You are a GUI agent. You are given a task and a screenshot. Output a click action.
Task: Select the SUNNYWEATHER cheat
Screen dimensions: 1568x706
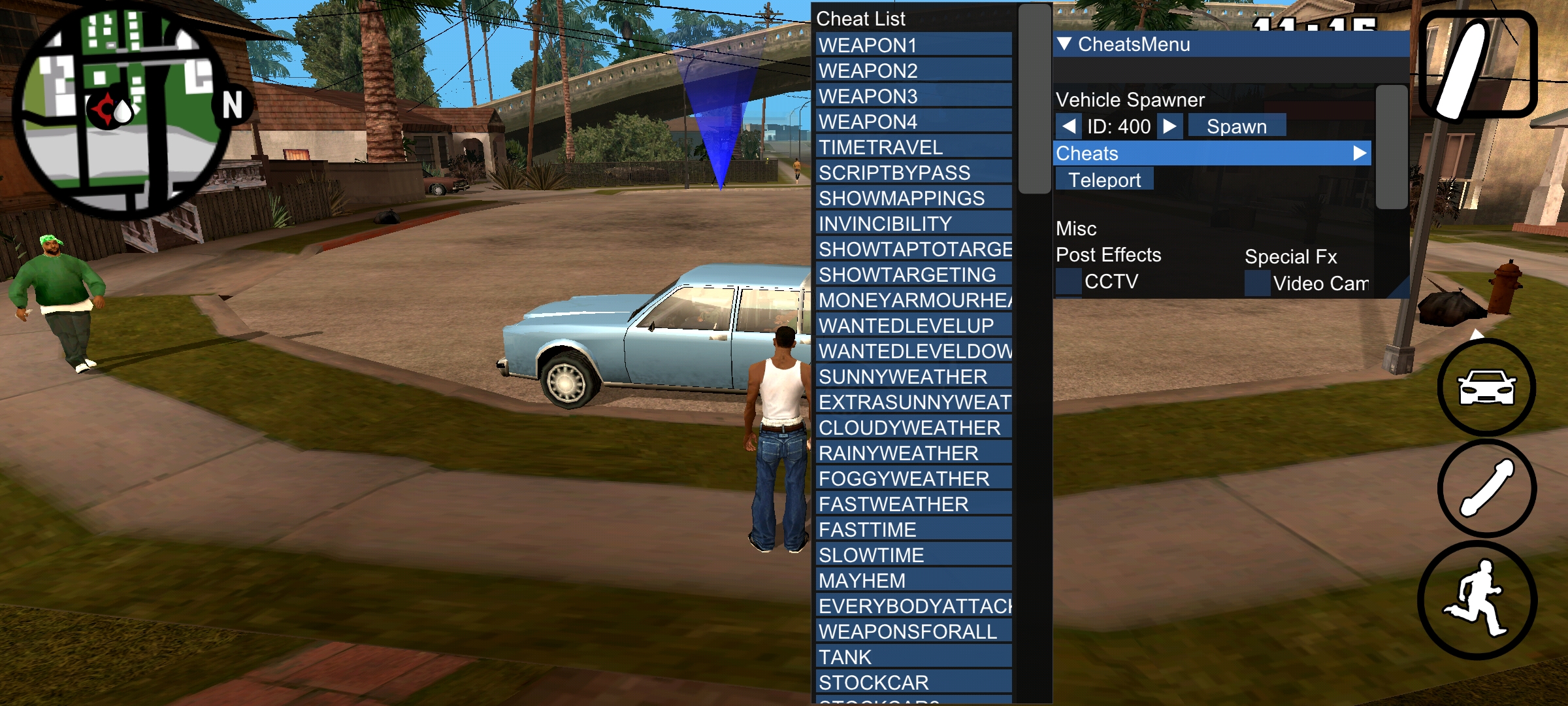coord(913,377)
